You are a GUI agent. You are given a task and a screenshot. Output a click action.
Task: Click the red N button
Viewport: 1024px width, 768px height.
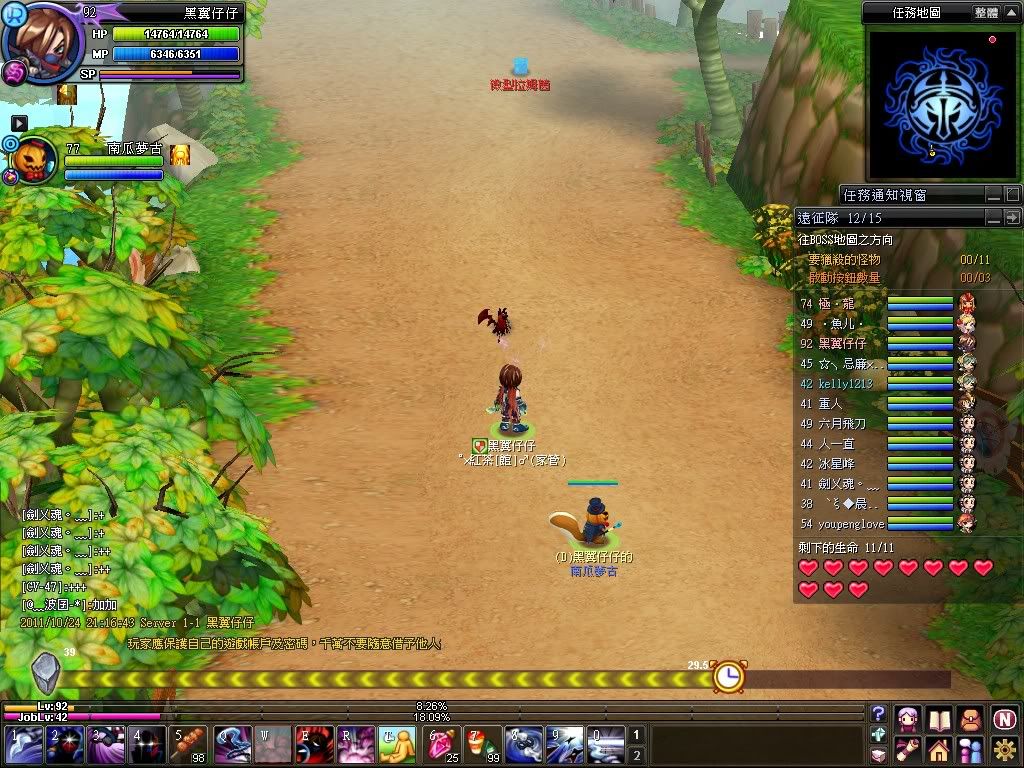tap(1005, 718)
